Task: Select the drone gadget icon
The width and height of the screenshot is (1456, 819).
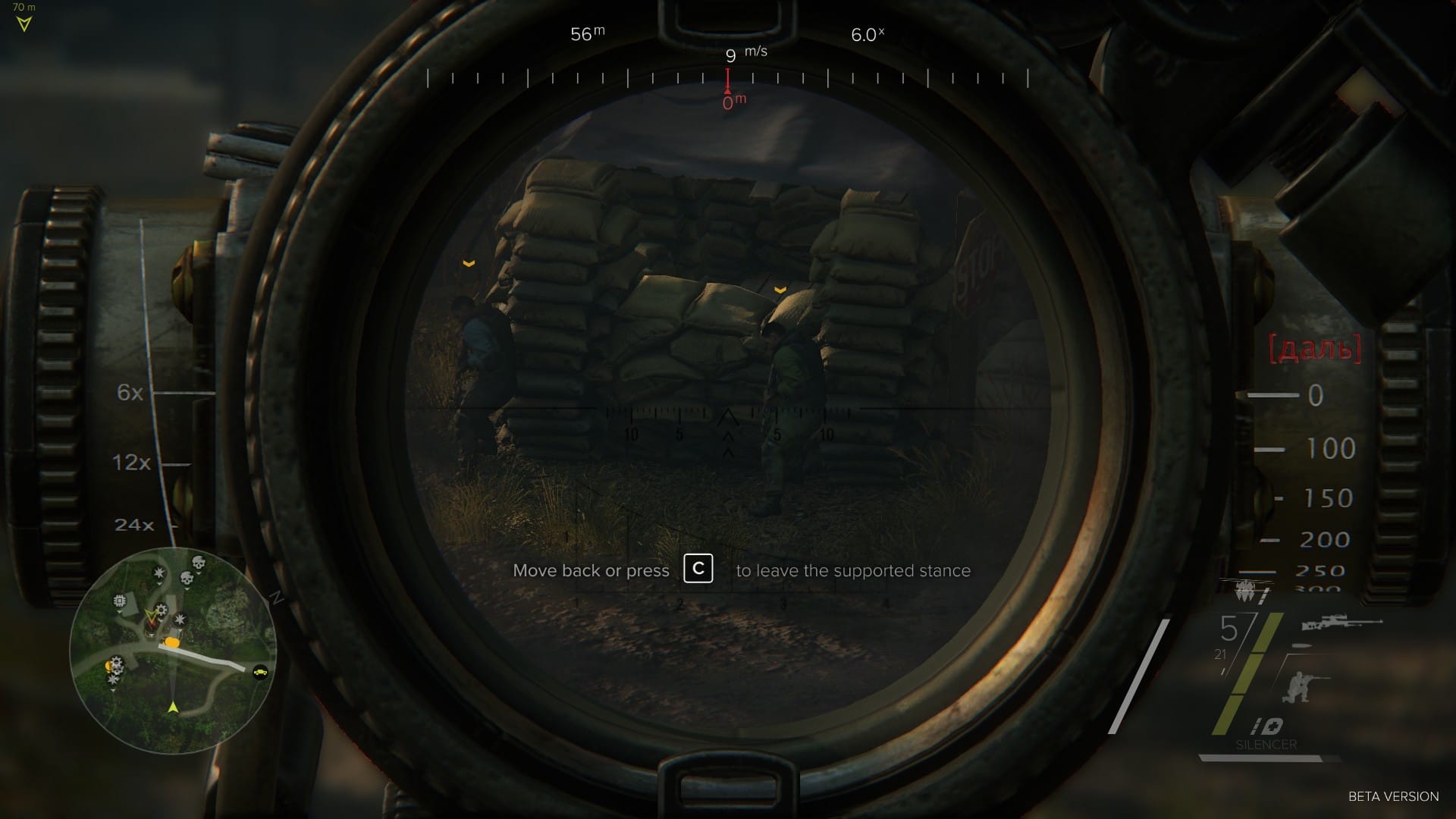Action: pyautogui.click(x=1245, y=590)
